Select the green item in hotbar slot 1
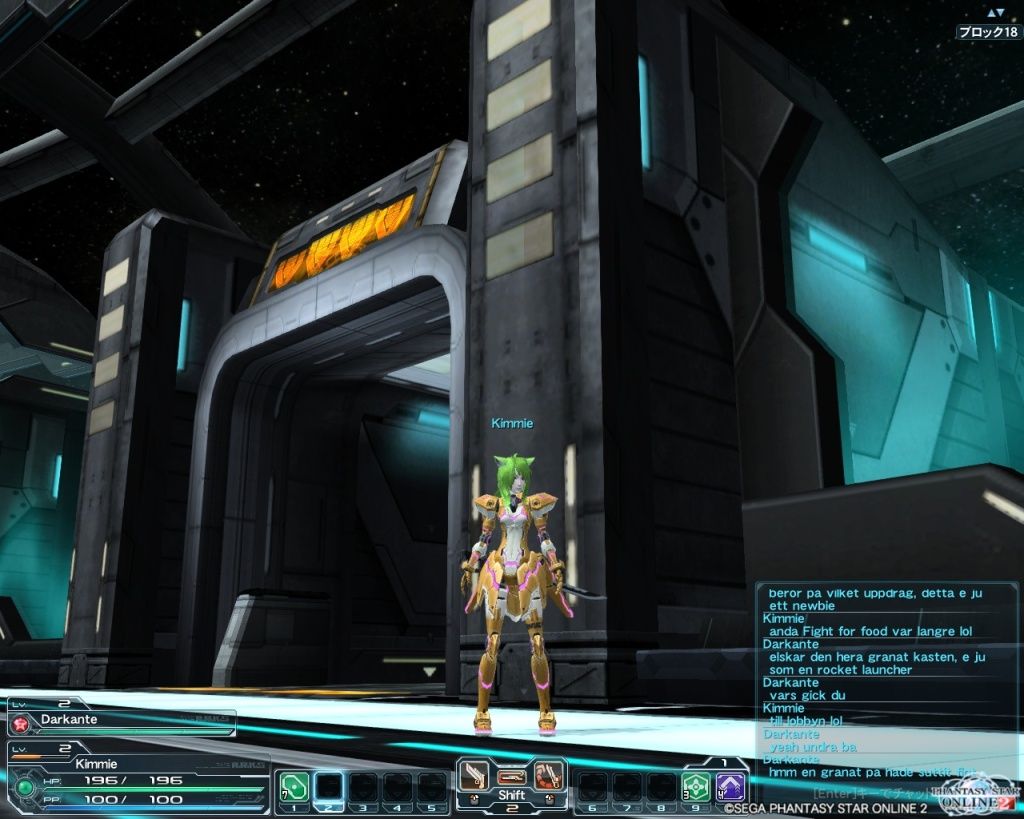1024x819 pixels. tap(294, 787)
